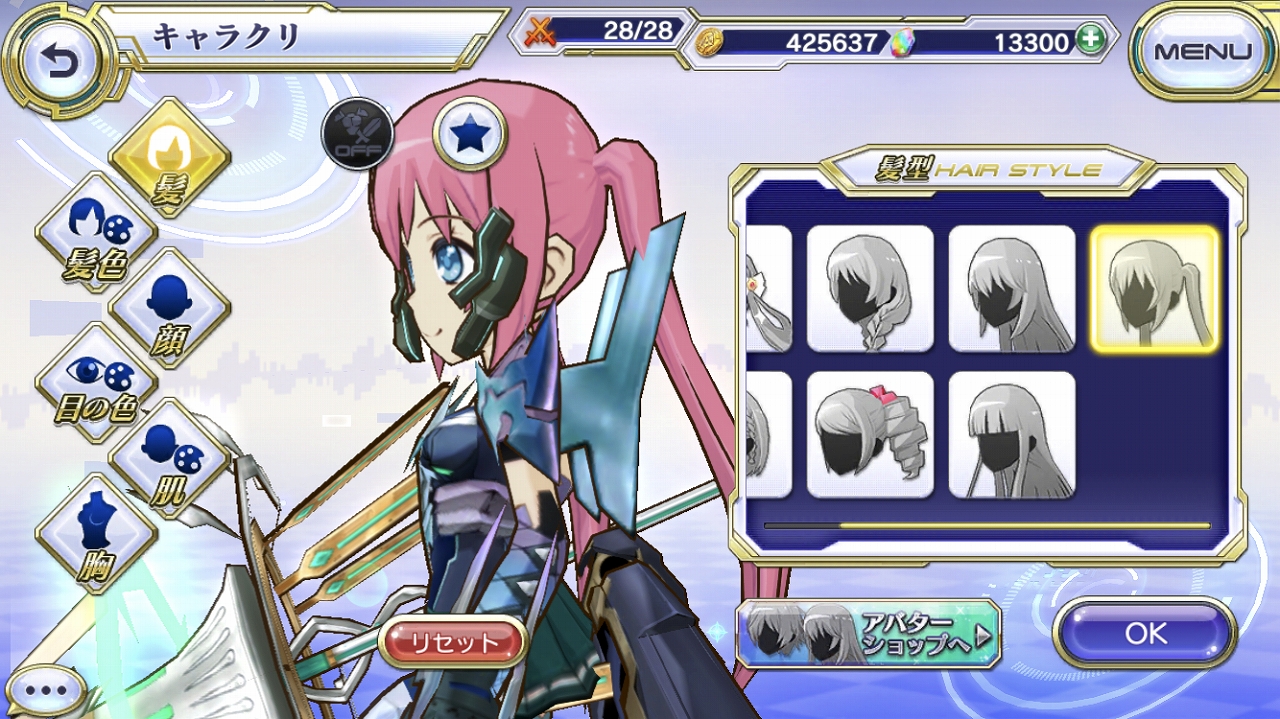Switch to the 髪色 hair color tab

[x=96, y=233]
